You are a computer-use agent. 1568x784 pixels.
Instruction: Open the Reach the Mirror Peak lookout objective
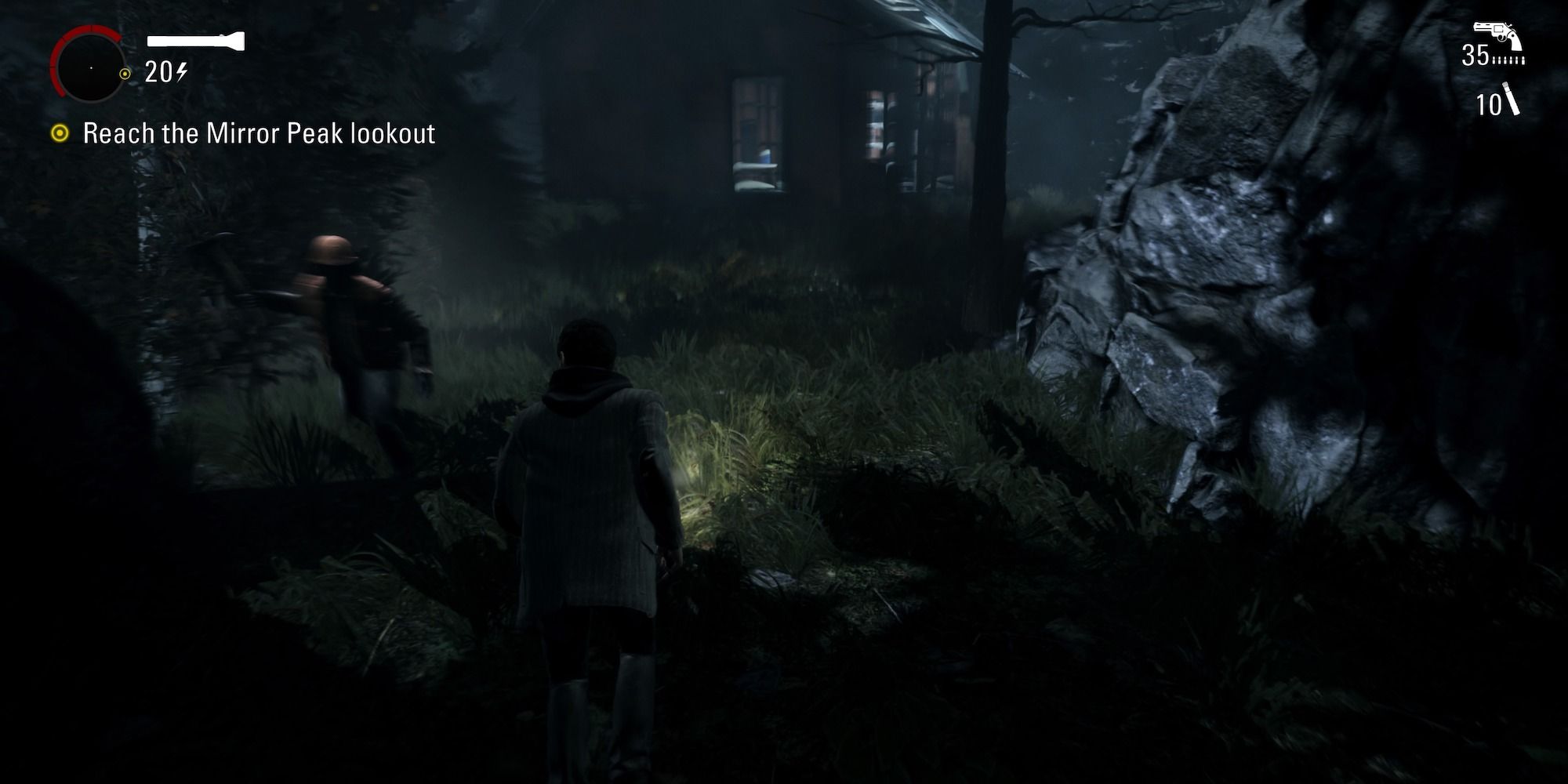click(259, 133)
